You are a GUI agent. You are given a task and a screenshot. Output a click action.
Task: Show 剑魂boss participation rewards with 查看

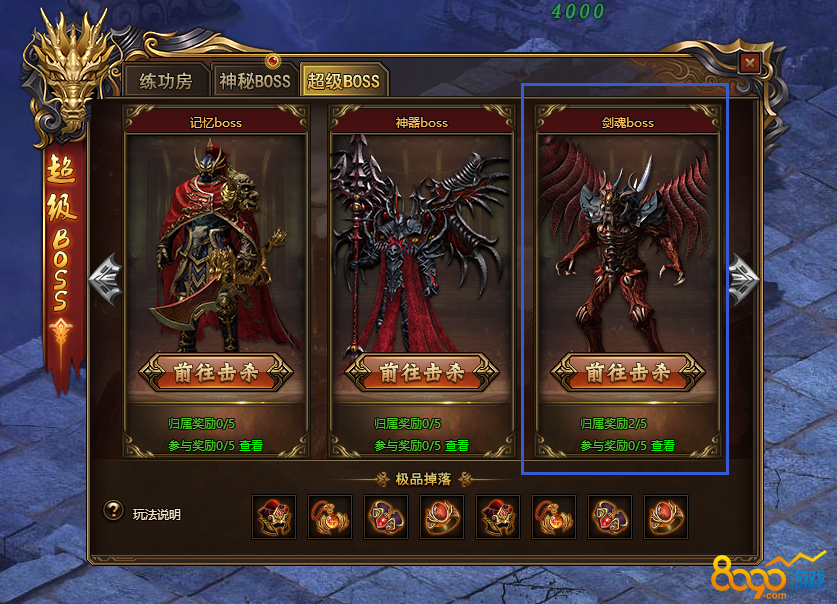pyautogui.click(x=662, y=446)
